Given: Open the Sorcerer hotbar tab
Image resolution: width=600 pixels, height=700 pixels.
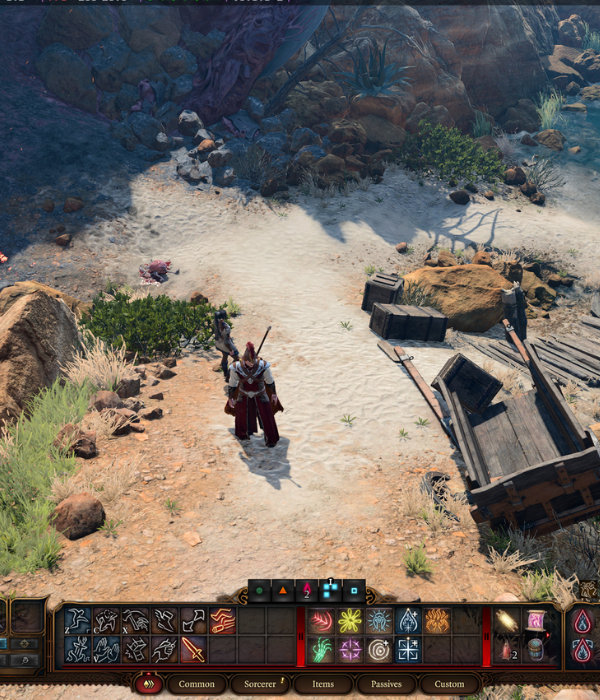Looking at the screenshot, I should [x=260, y=684].
